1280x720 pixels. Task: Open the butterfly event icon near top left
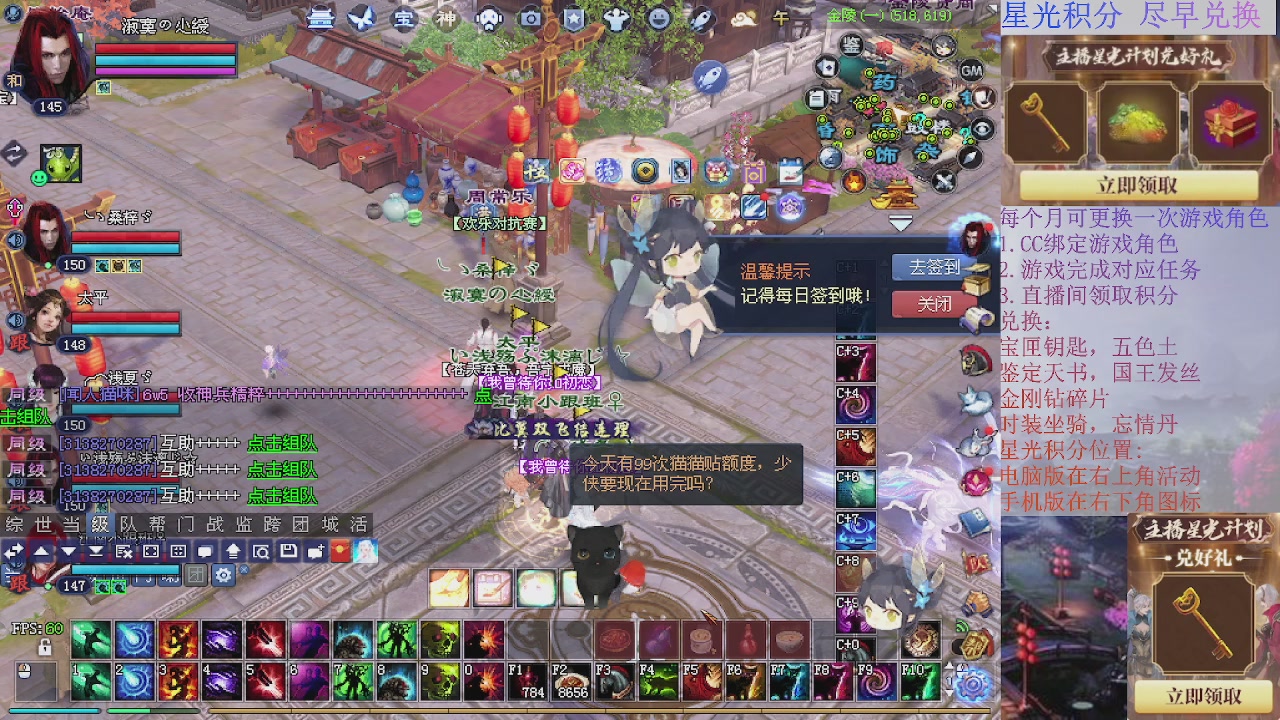pyautogui.click(x=363, y=18)
